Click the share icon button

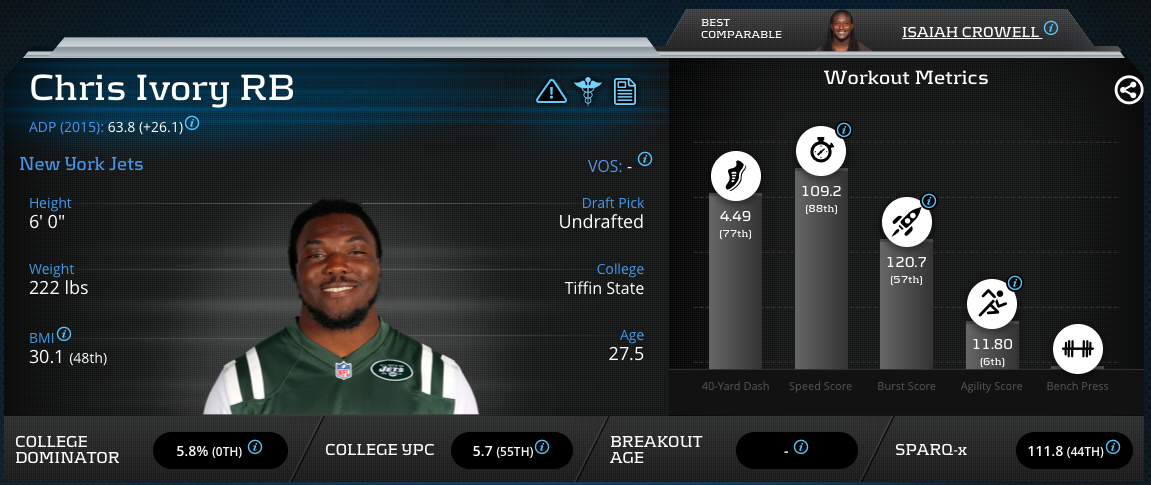tap(1129, 91)
